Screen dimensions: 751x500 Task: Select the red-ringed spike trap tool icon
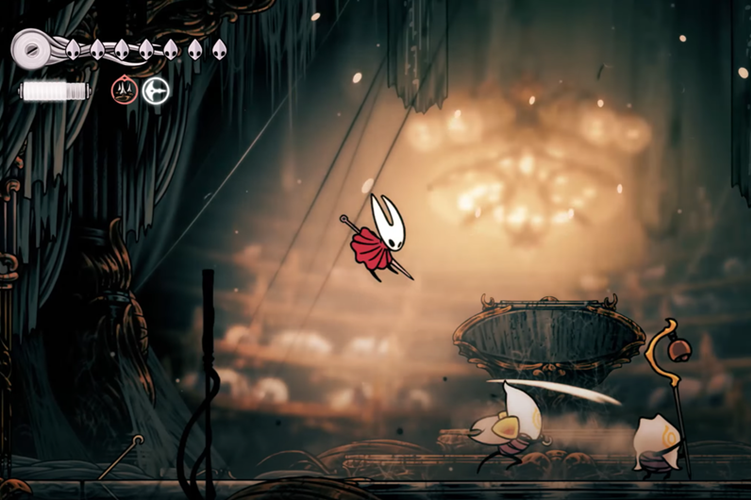(124, 91)
